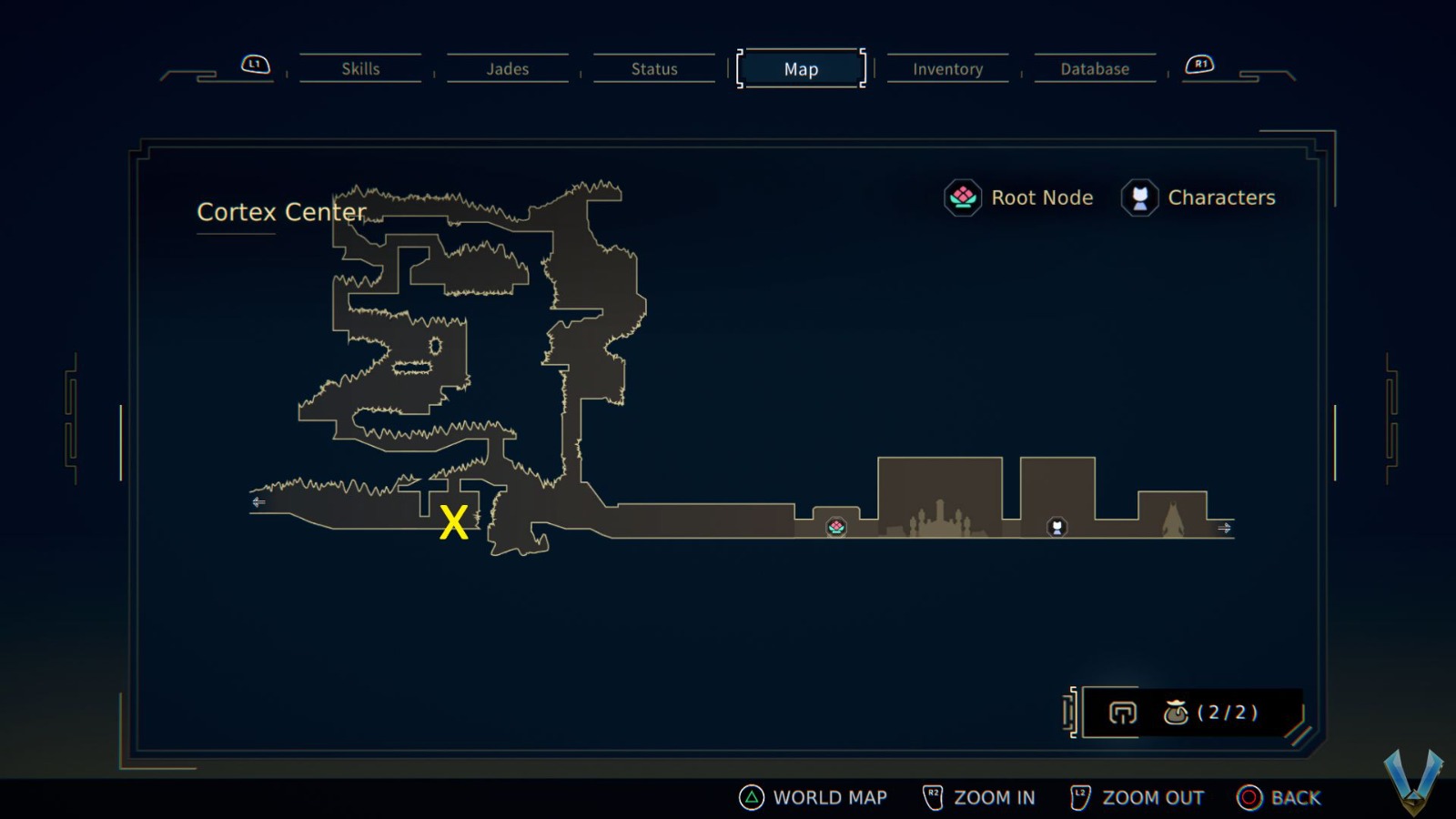Click the Root Node legend icon
The height and width of the screenshot is (819, 1456).
tap(962, 197)
